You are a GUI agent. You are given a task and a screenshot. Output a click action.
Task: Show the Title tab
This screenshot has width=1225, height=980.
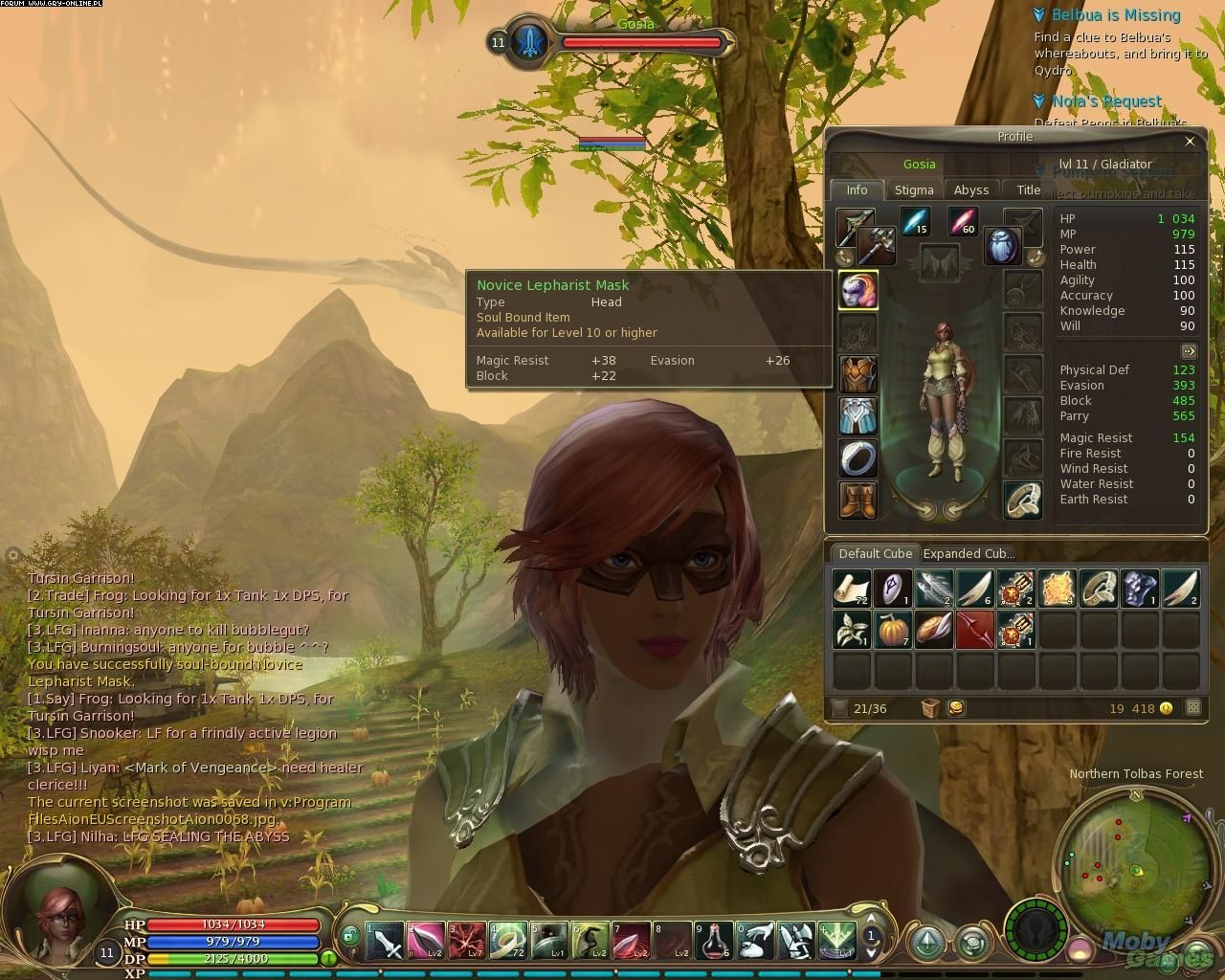coord(1028,189)
